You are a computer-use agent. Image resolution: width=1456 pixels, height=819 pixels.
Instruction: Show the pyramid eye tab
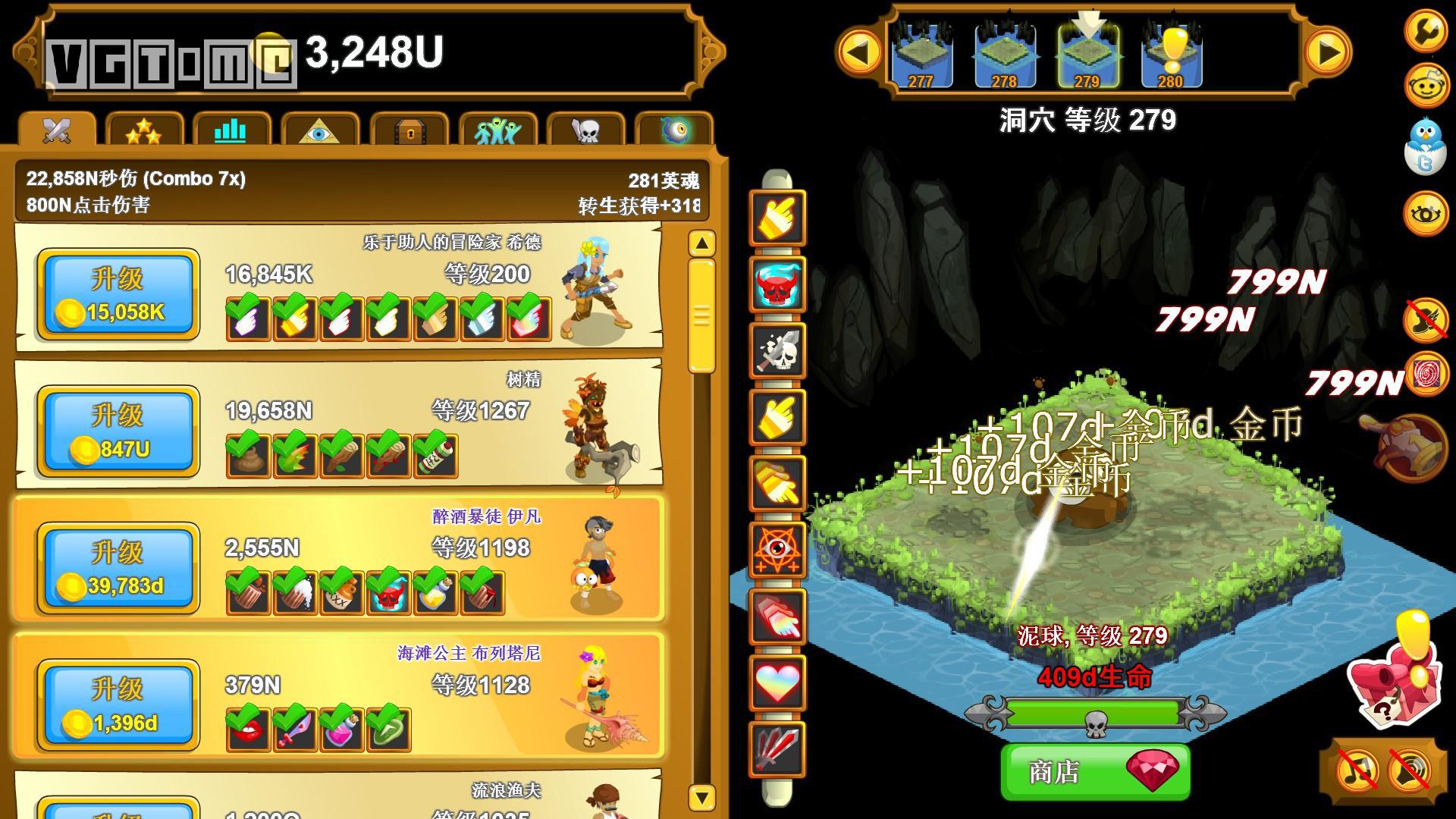coord(319,131)
